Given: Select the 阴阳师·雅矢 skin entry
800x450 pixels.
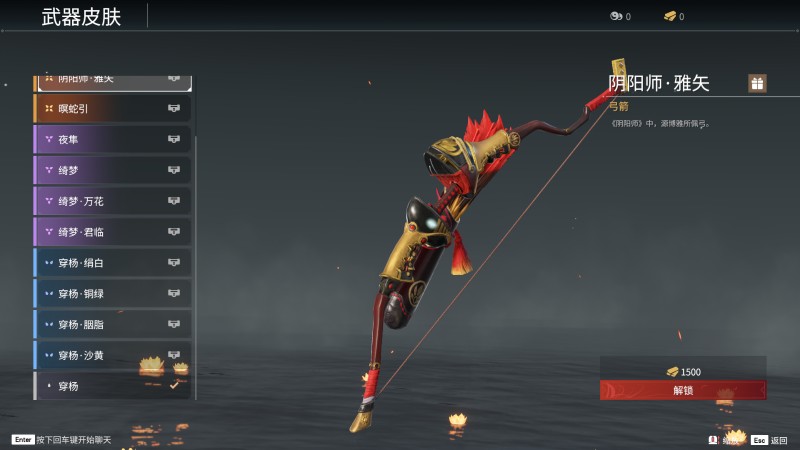Looking at the screenshot, I should coord(112,80).
